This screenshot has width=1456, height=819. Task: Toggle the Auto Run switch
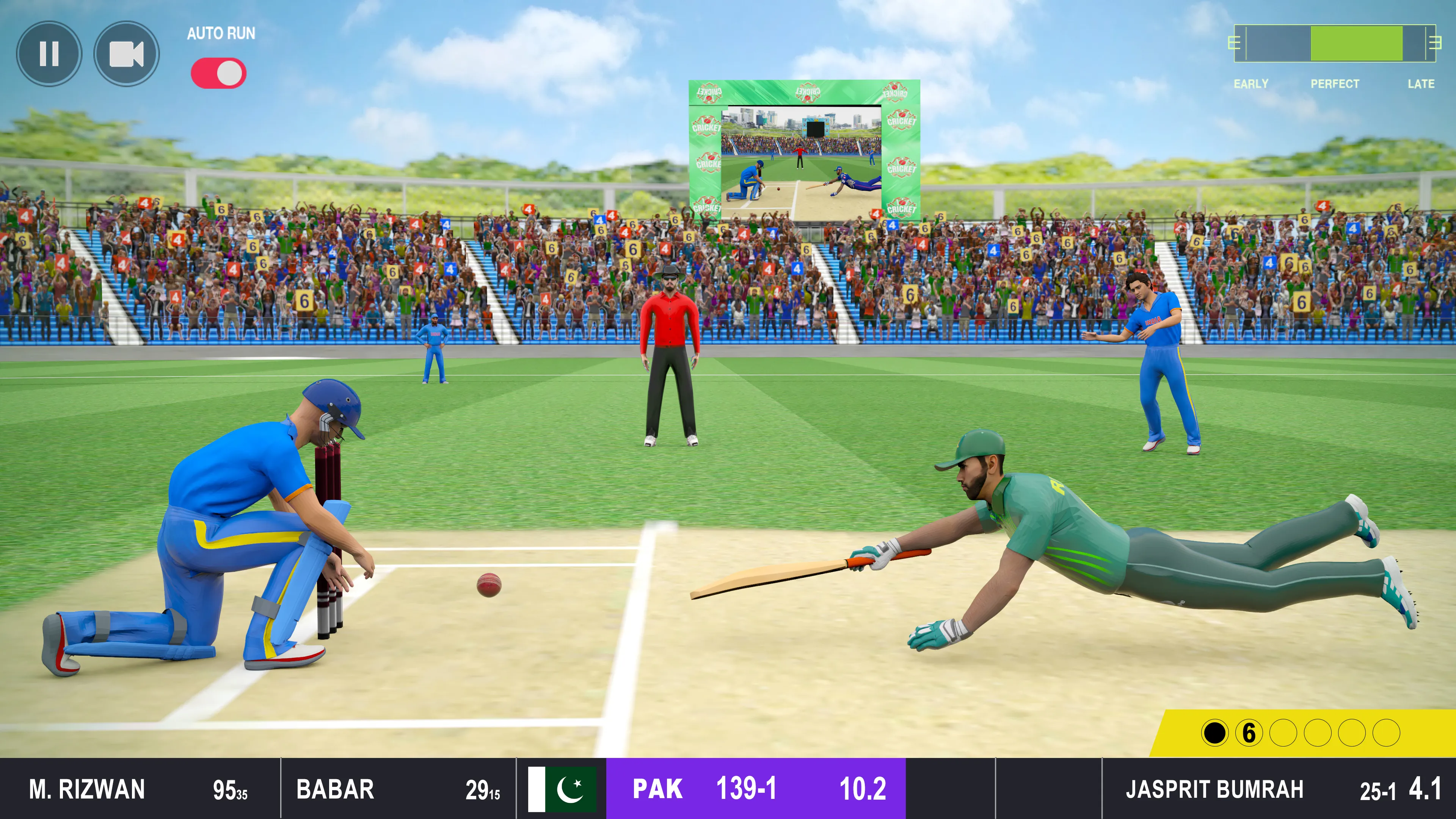[219, 74]
